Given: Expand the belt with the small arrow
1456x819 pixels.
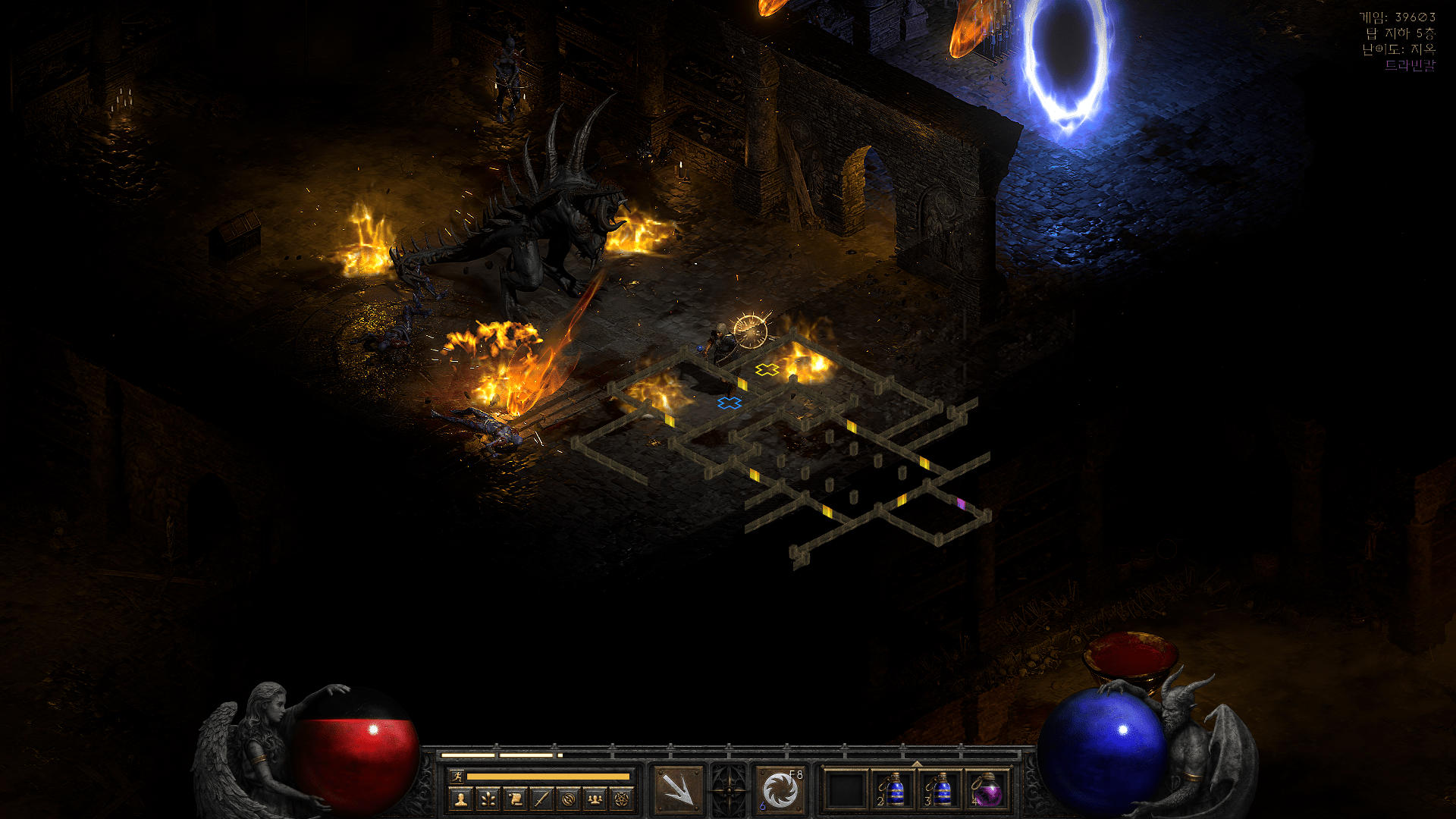Looking at the screenshot, I should 917,764.
